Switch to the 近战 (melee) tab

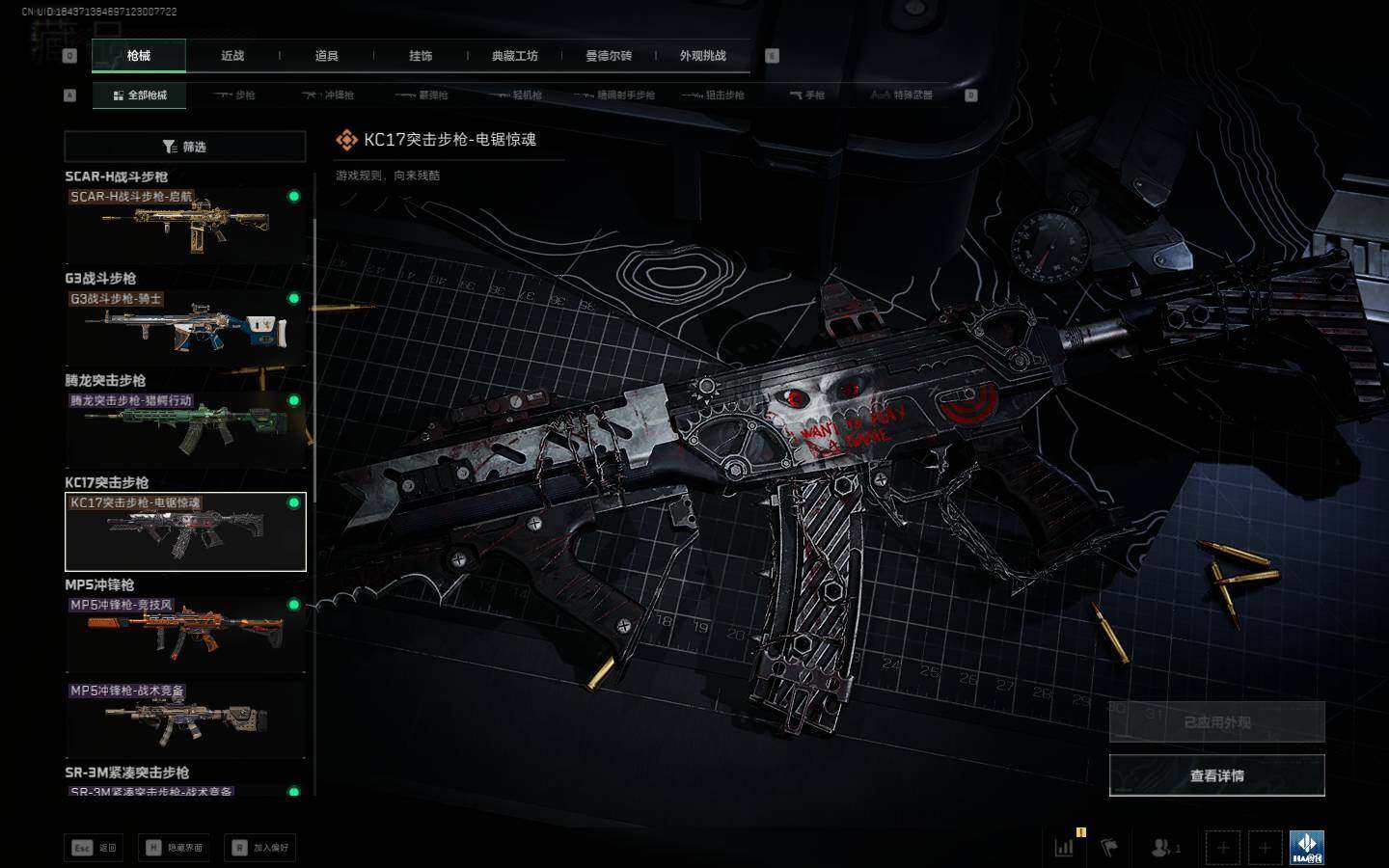coord(232,56)
